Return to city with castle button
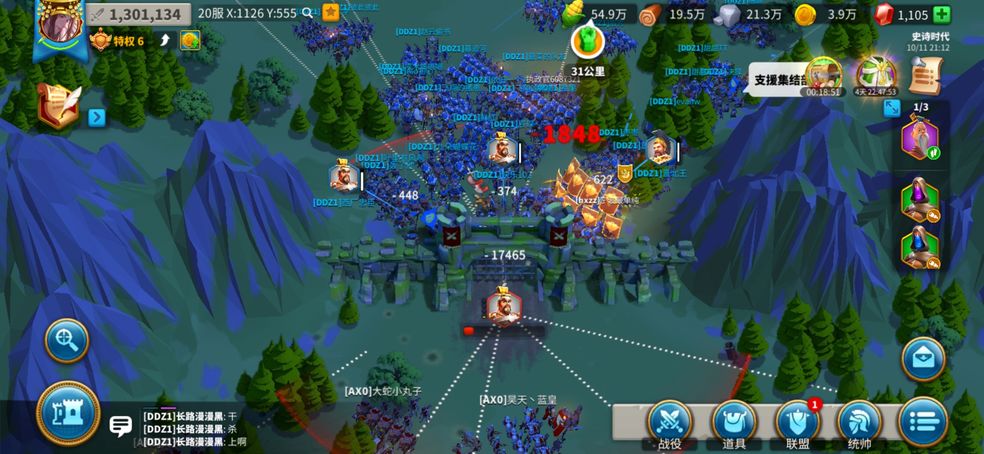 (68, 412)
